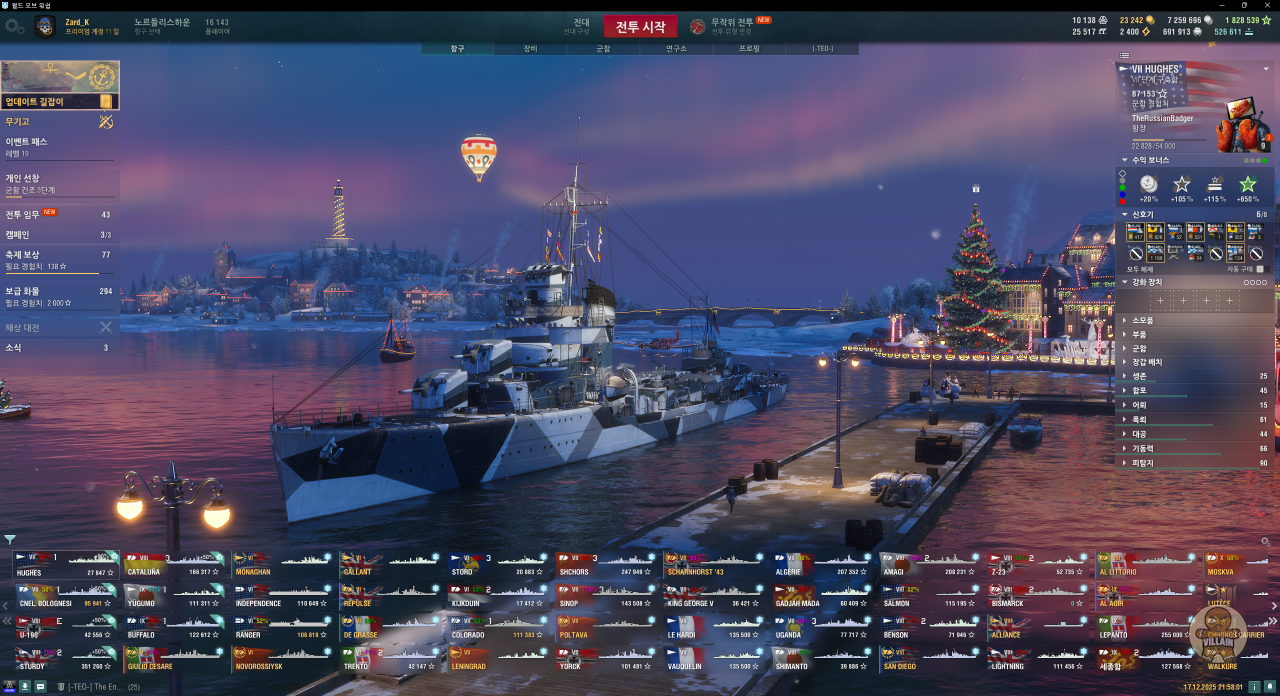The width and height of the screenshot is (1280, 696).
Task: Open 업데이트 길잡이 update guide banner
Action: [x=60, y=85]
